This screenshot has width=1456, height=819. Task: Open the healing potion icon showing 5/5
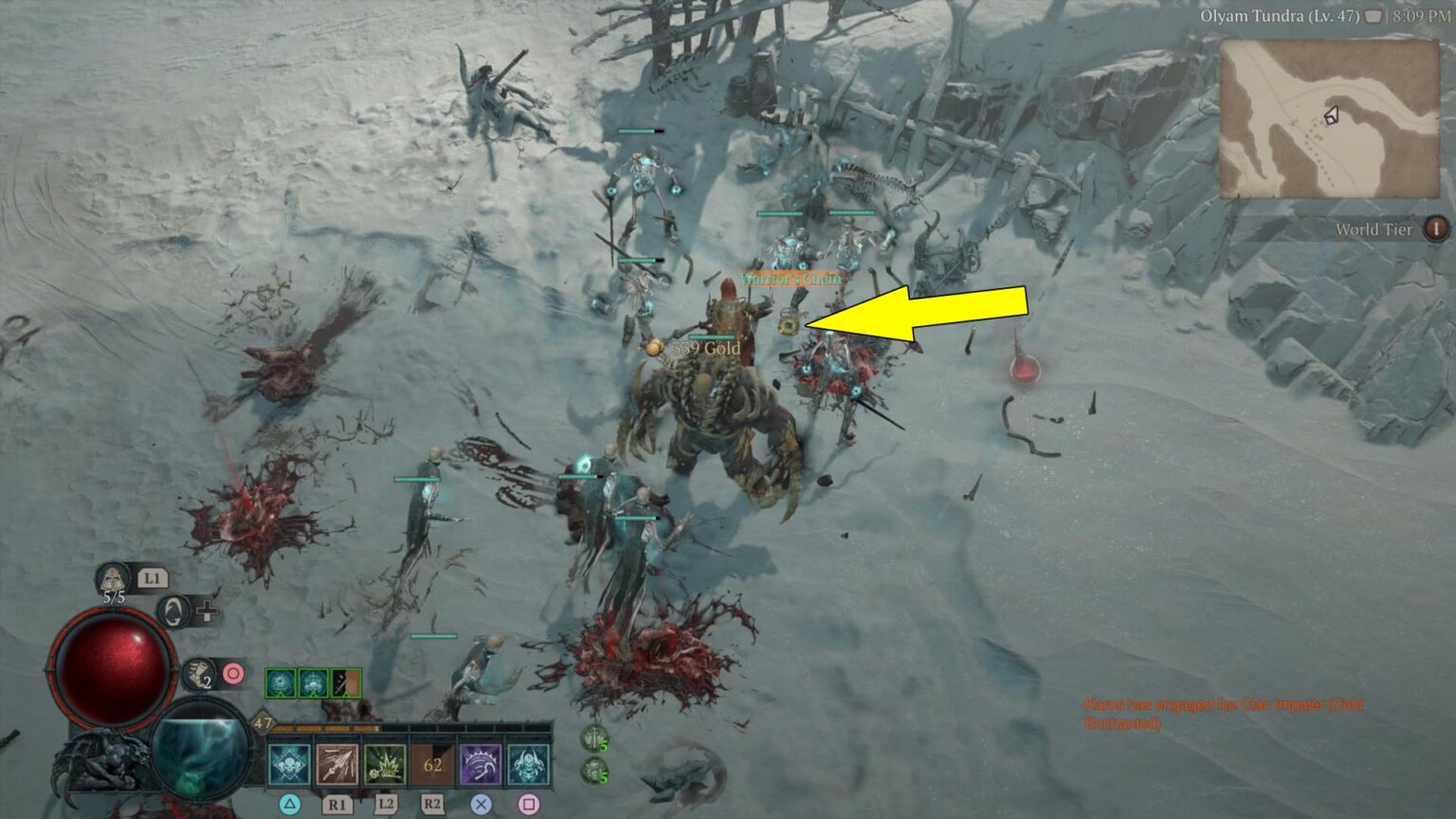(113, 577)
